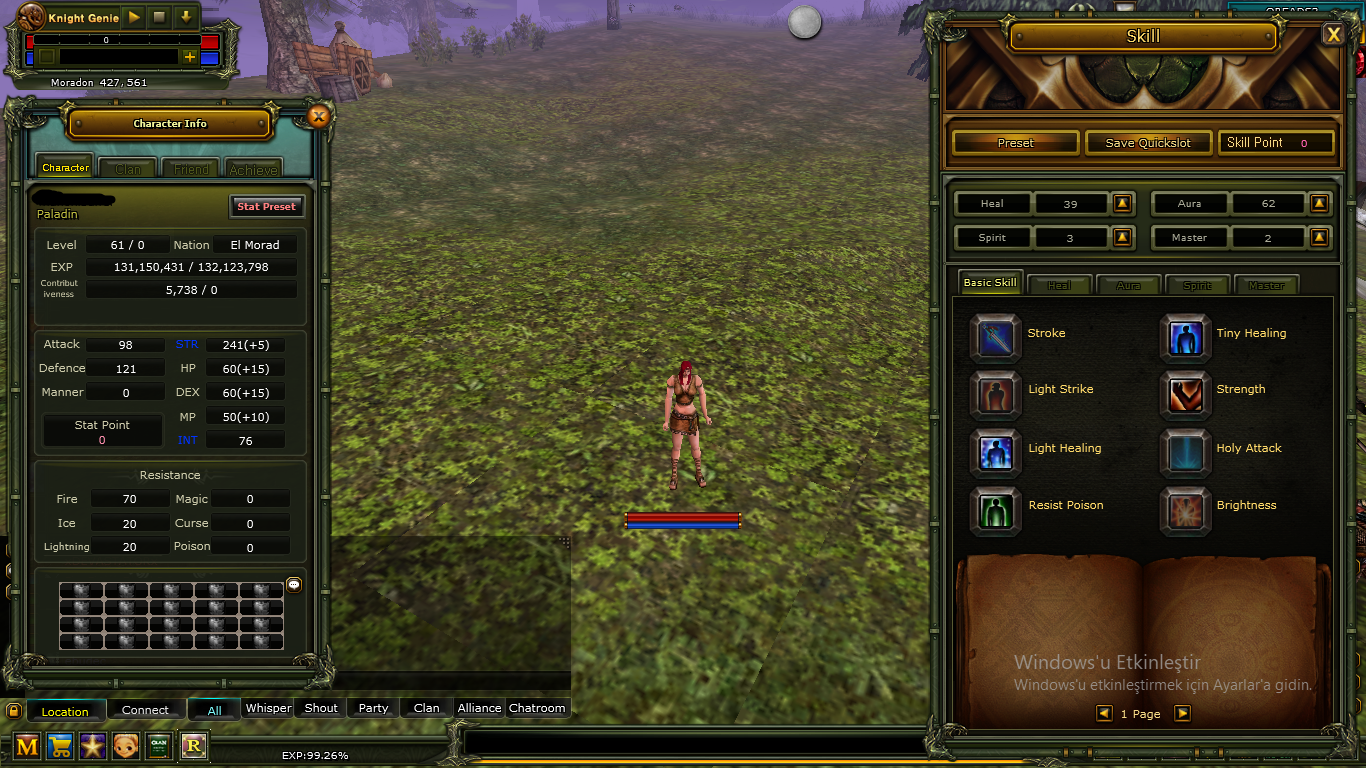Start the Knight Genie with the play button

coord(133,17)
